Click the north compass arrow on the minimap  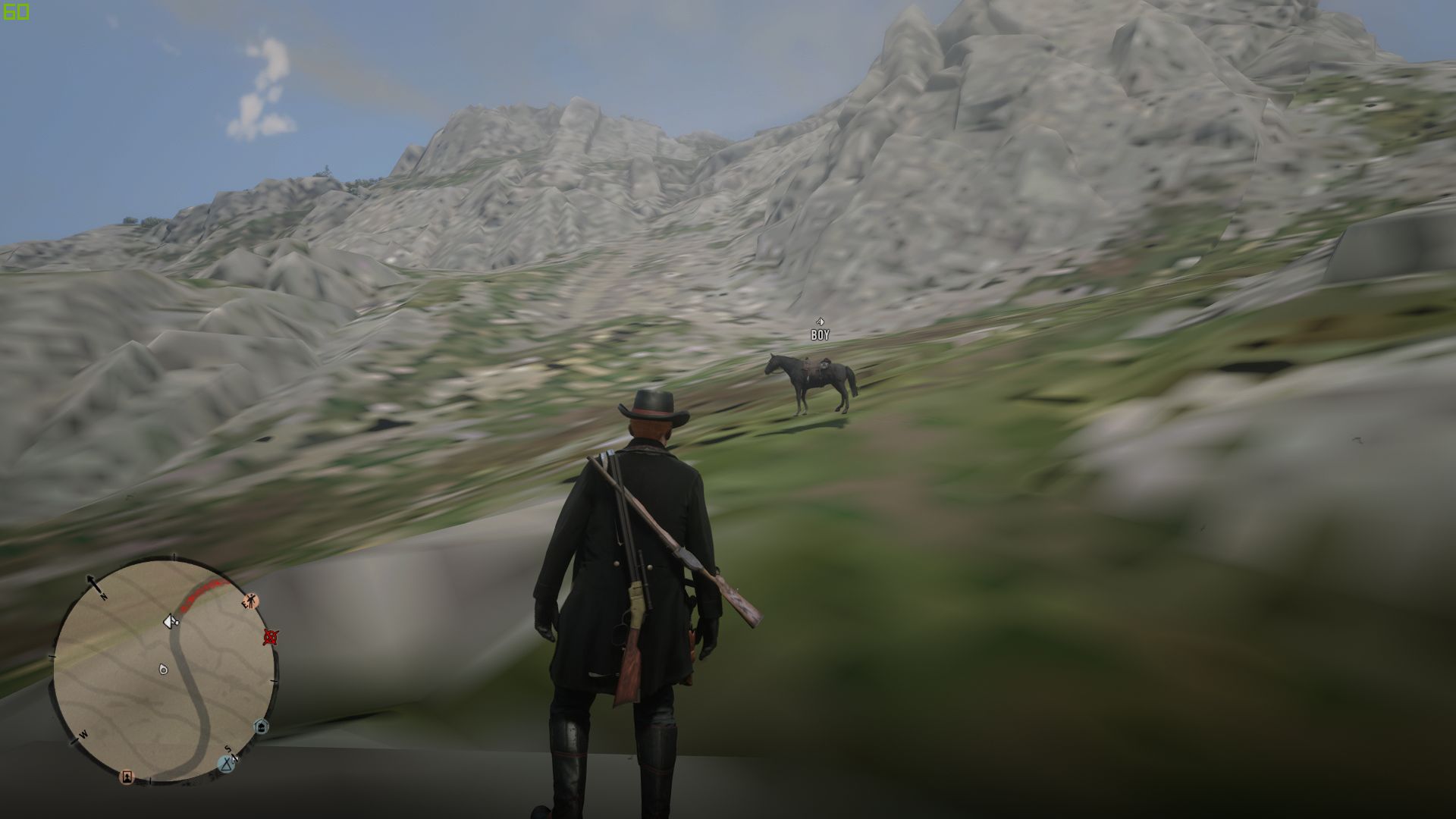coord(93,582)
